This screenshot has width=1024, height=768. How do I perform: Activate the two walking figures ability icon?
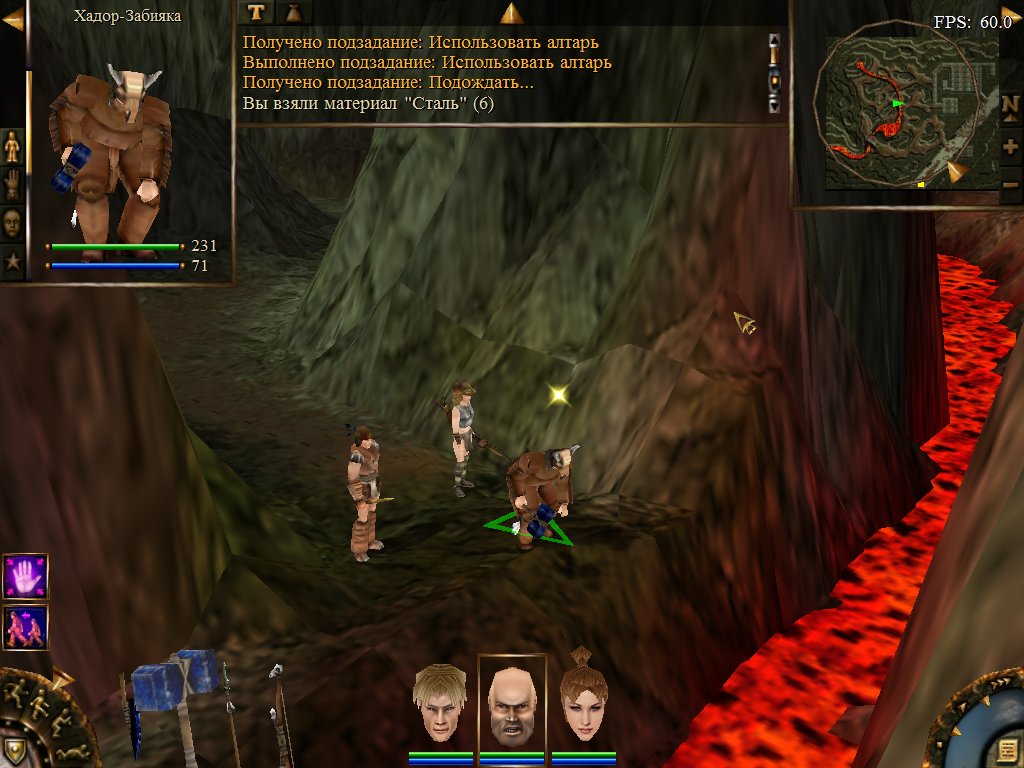pos(25,627)
